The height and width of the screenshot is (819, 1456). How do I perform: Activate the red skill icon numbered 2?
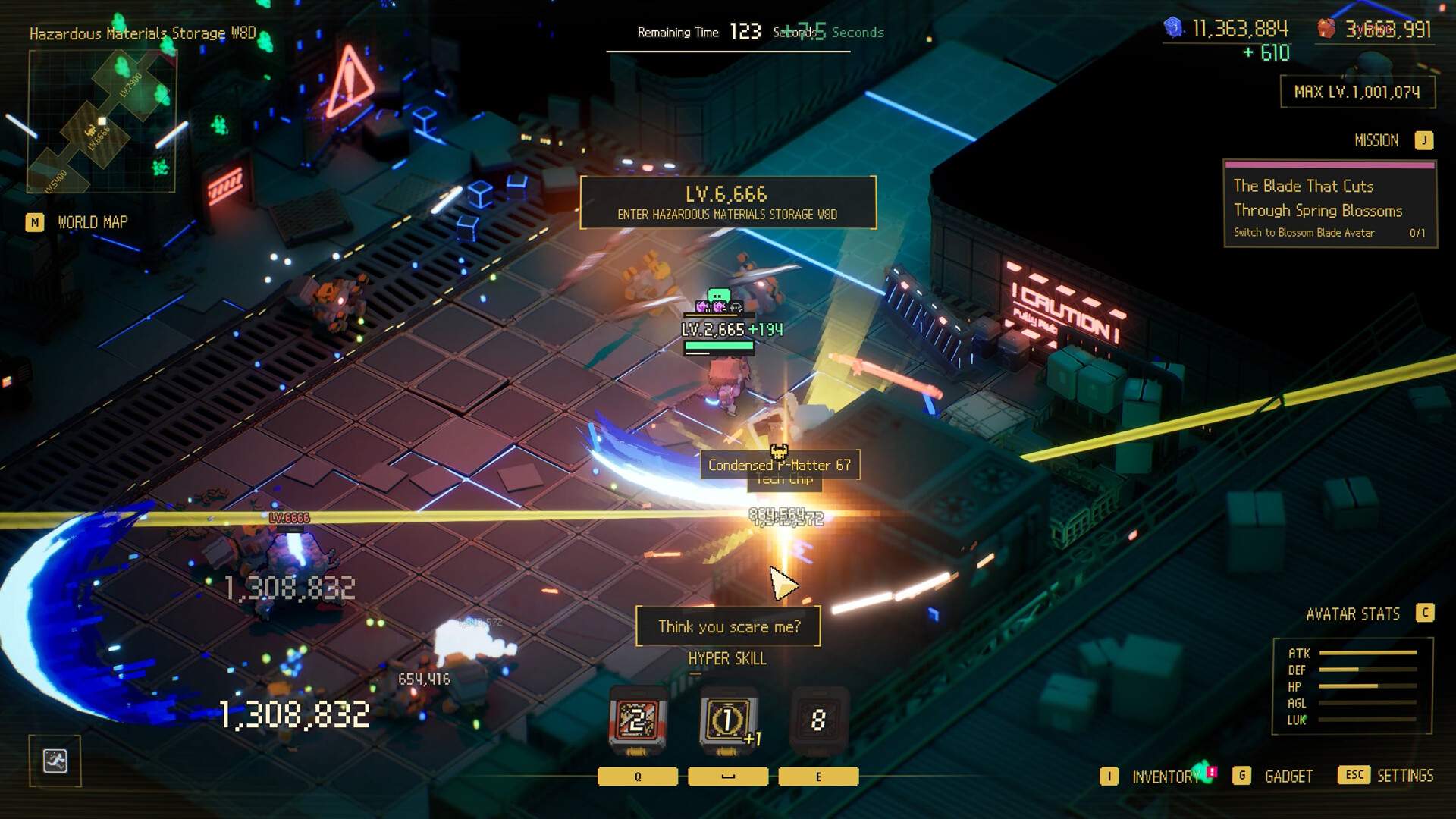tap(638, 720)
